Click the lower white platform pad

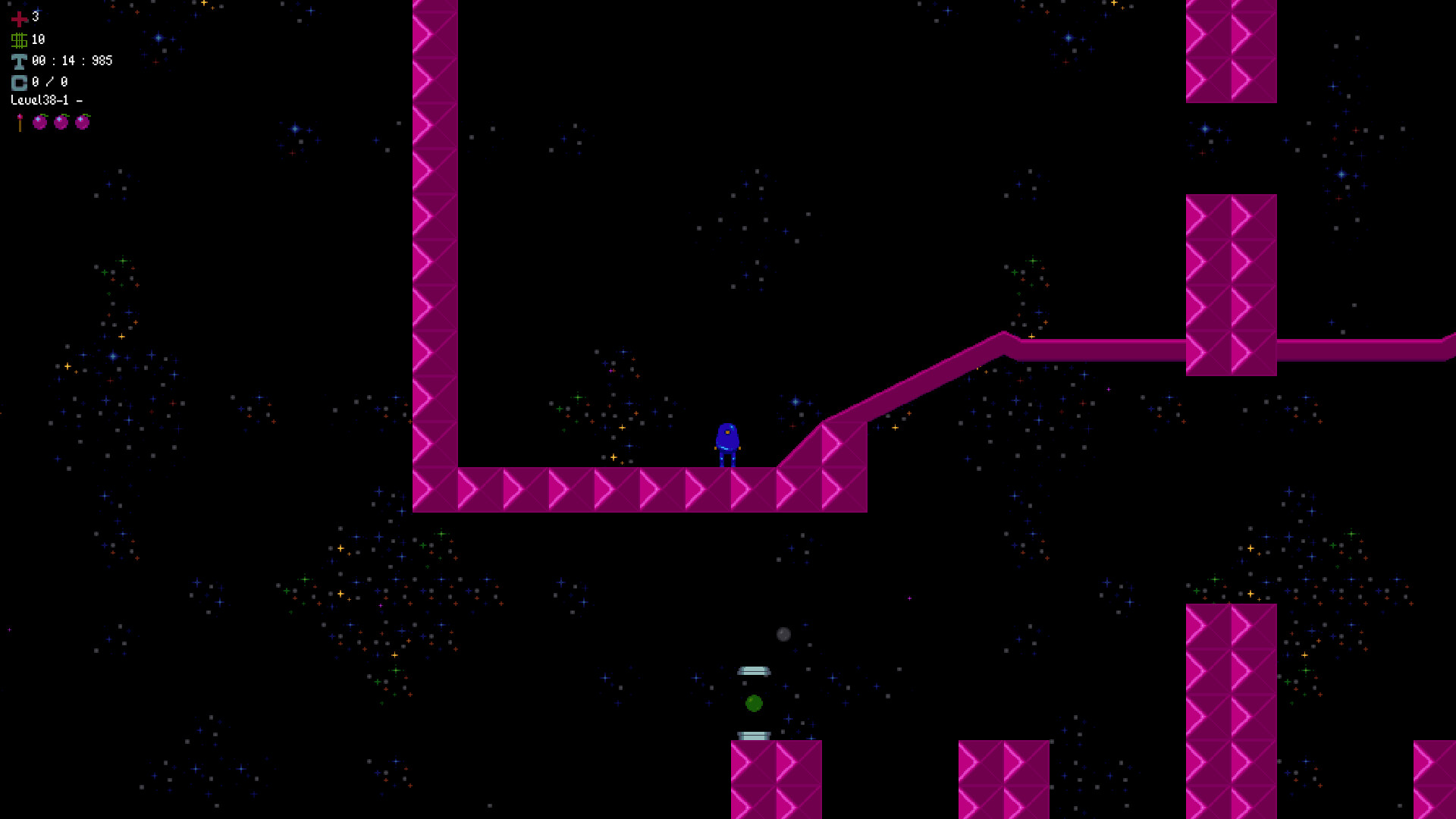click(752, 734)
